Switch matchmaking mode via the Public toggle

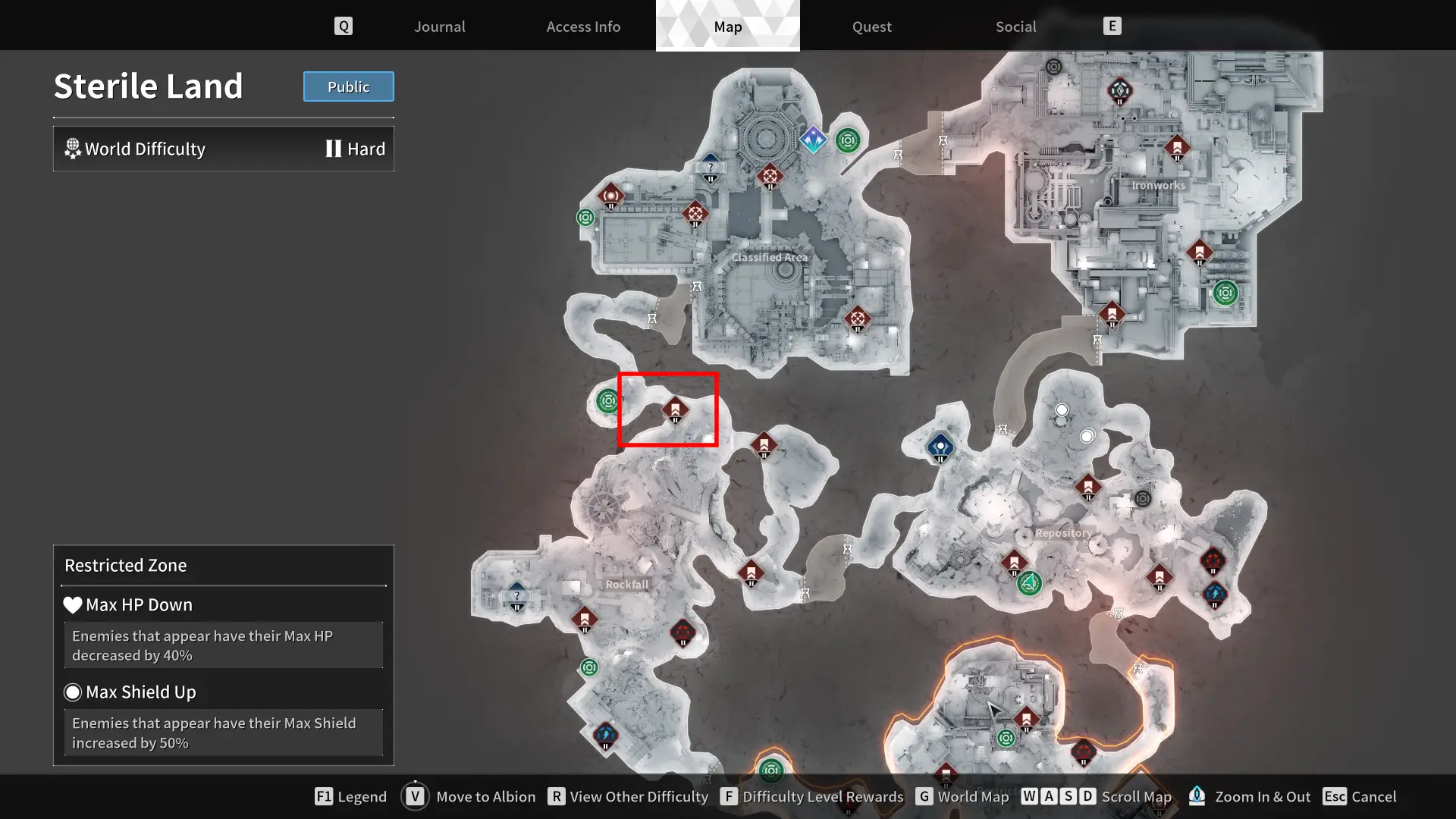coord(348,86)
